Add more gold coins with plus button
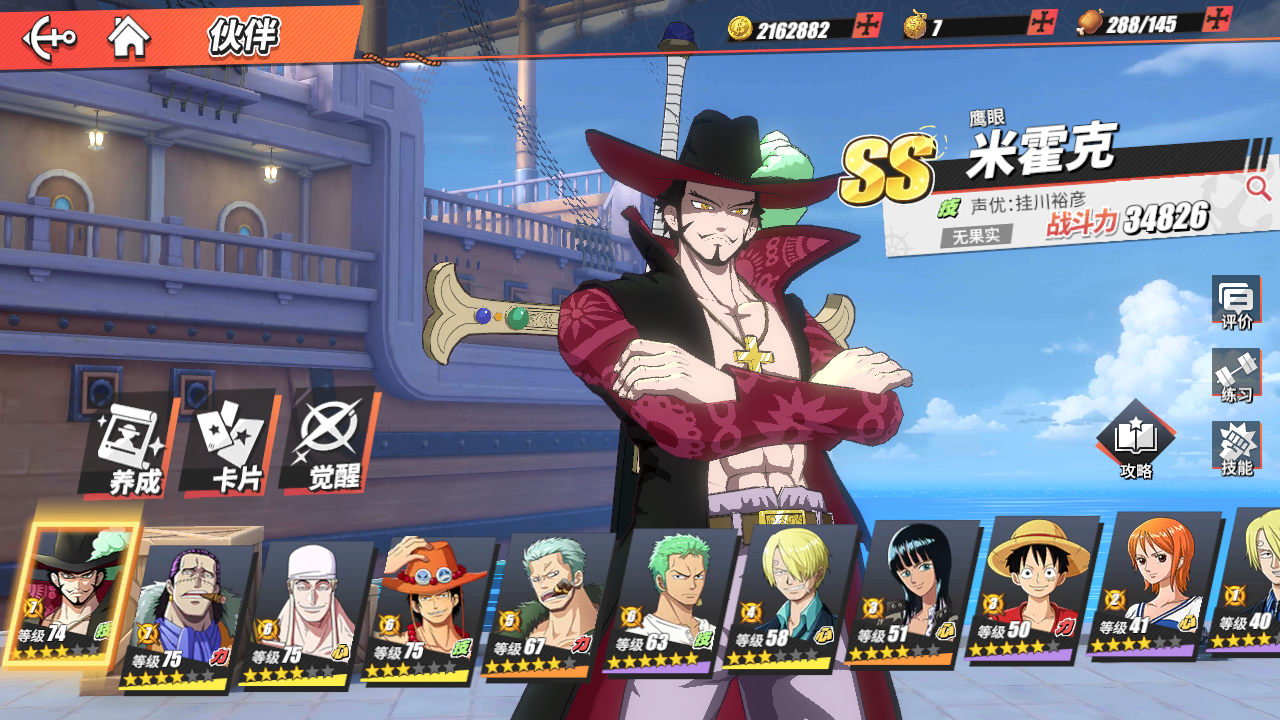This screenshot has width=1280, height=720. point(867,26)
